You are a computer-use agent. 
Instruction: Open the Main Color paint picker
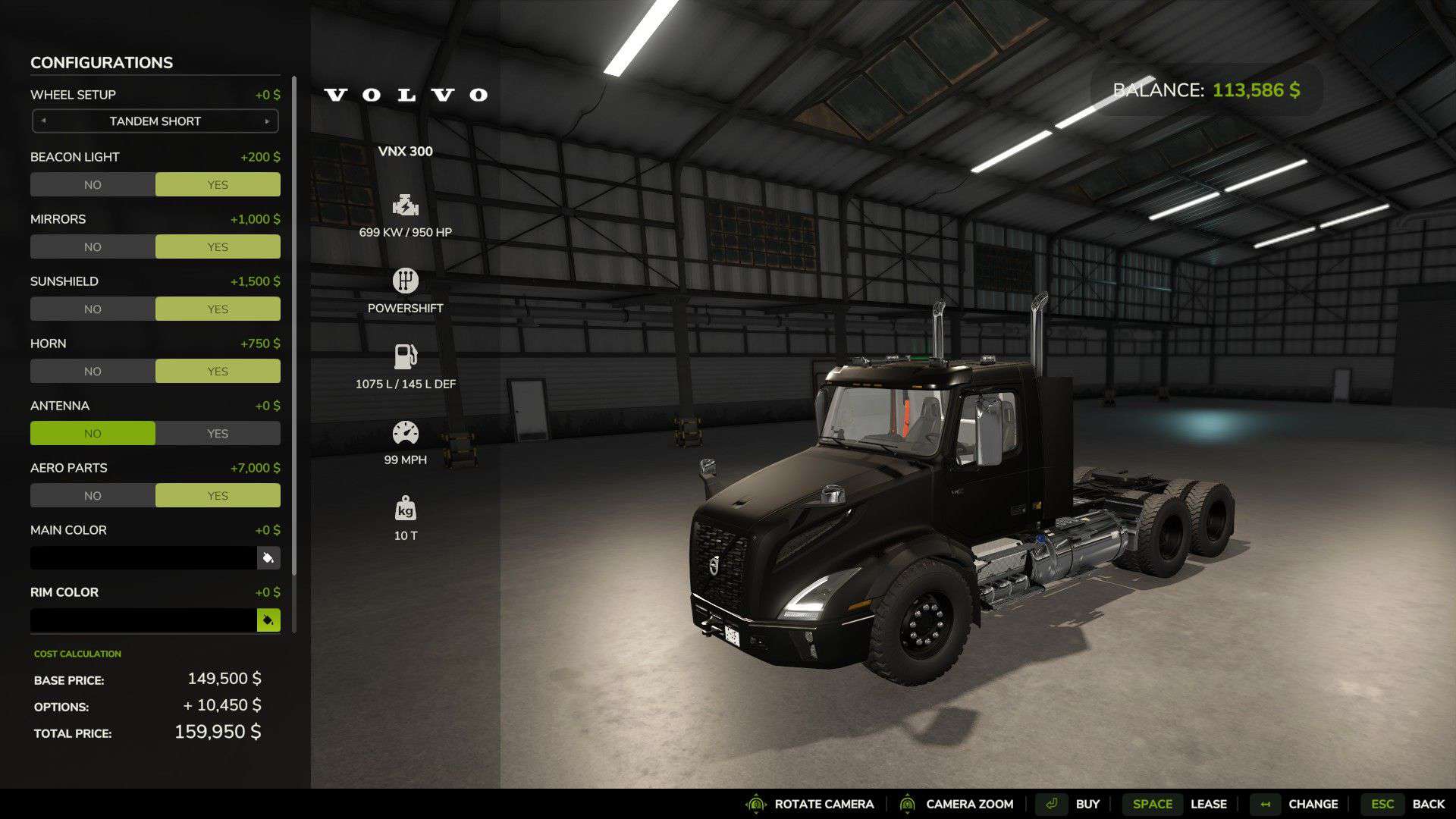pos(268,558)
